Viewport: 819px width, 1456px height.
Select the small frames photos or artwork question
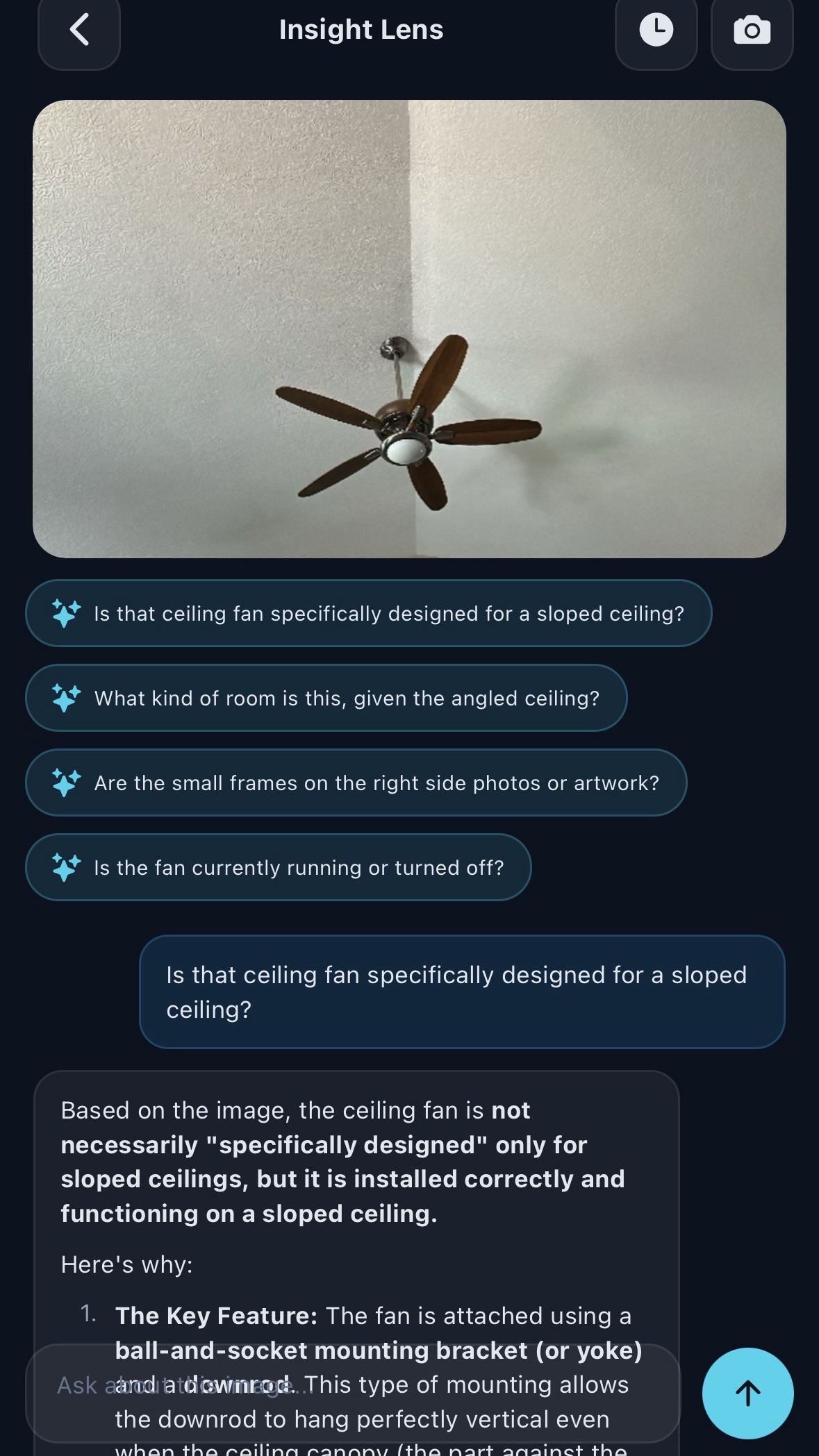click(x=356, y=783)
